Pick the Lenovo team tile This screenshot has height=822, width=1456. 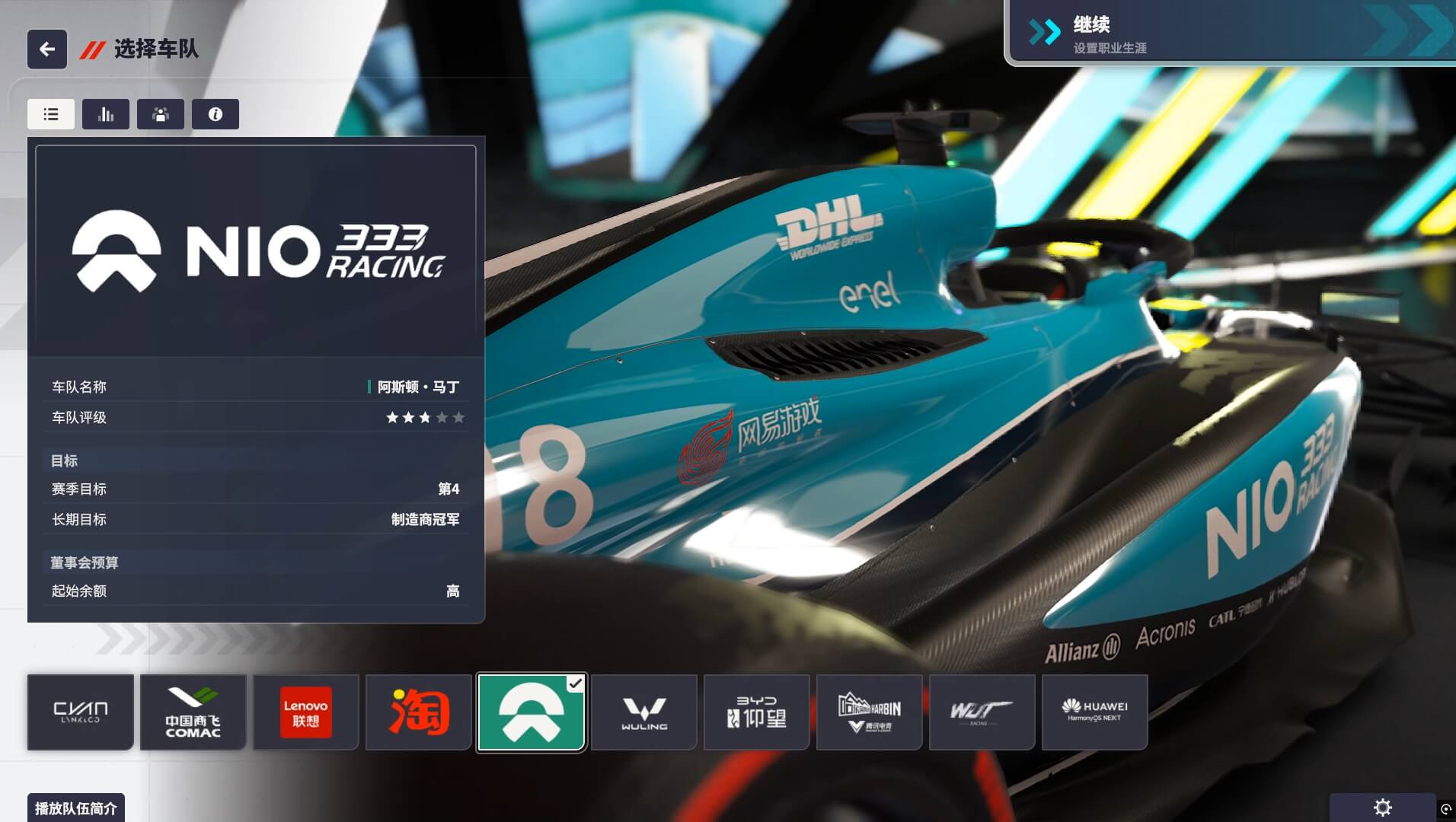306,712
